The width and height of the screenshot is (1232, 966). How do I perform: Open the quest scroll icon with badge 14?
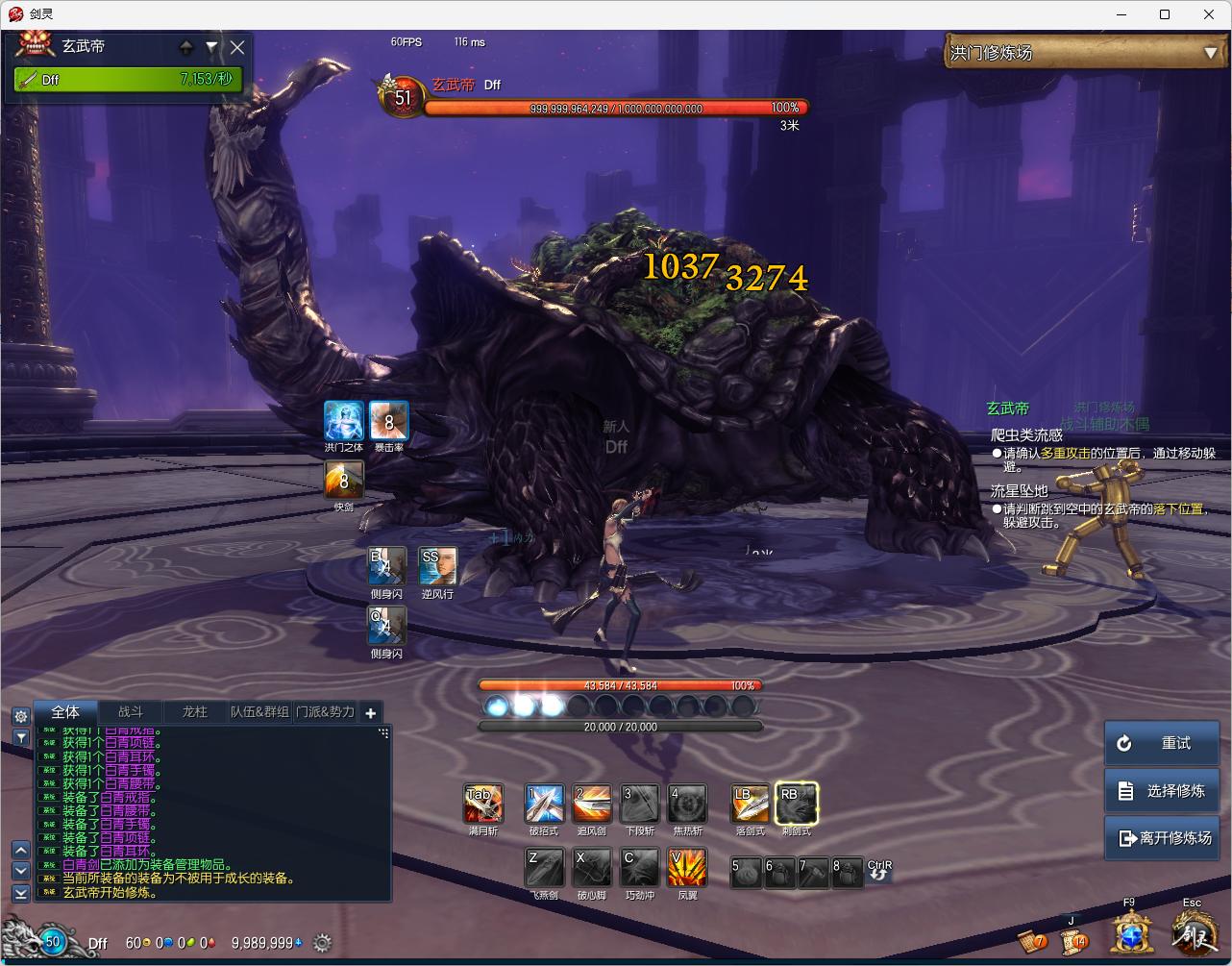[x=1072, y=938]
